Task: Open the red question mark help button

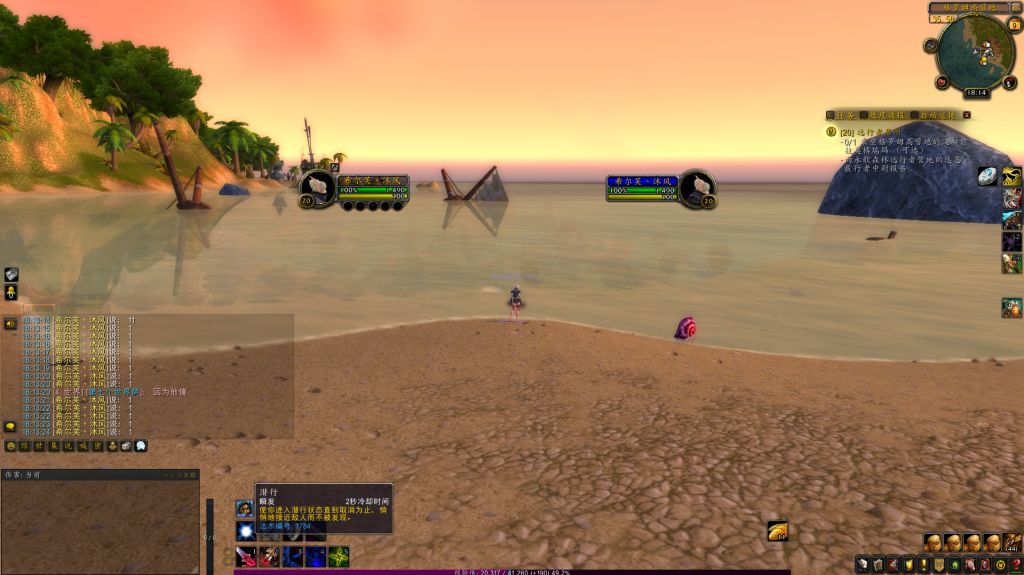Action: 1016,565
